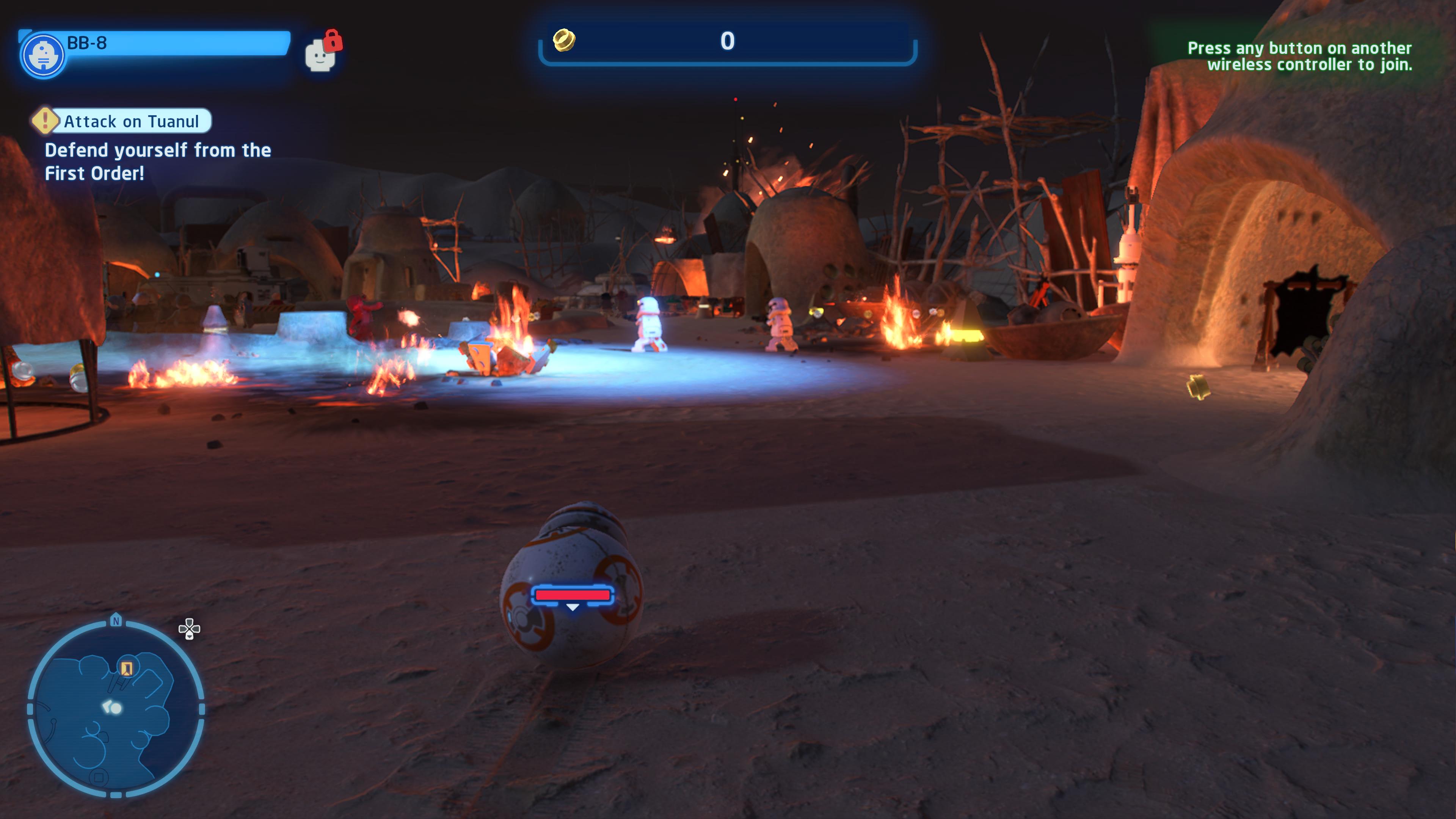Viewport: 1456px width, 819px height.
Task: Click the locked second character slot
Action: tap(322, 53)
